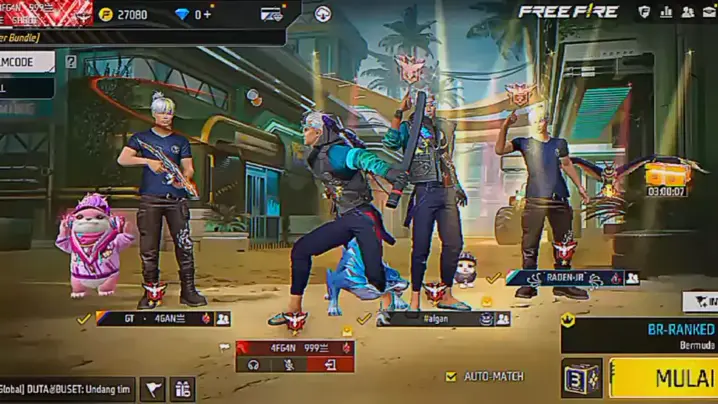Image resolution: width=718 pixels, height=404 pixels.
Task: Click the question mark help icon
Action: point(71,62)
